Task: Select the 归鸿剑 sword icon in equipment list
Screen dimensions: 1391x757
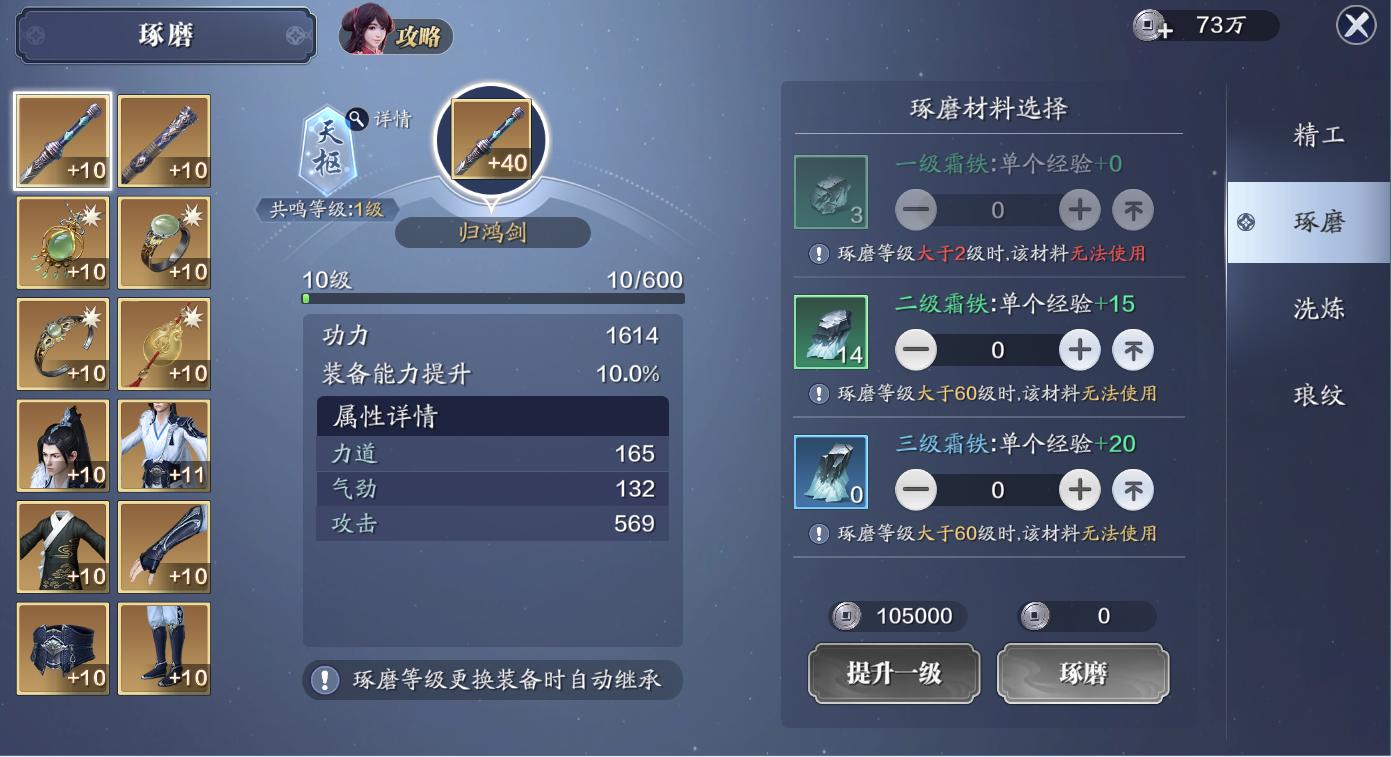Action: pos(62,140)
